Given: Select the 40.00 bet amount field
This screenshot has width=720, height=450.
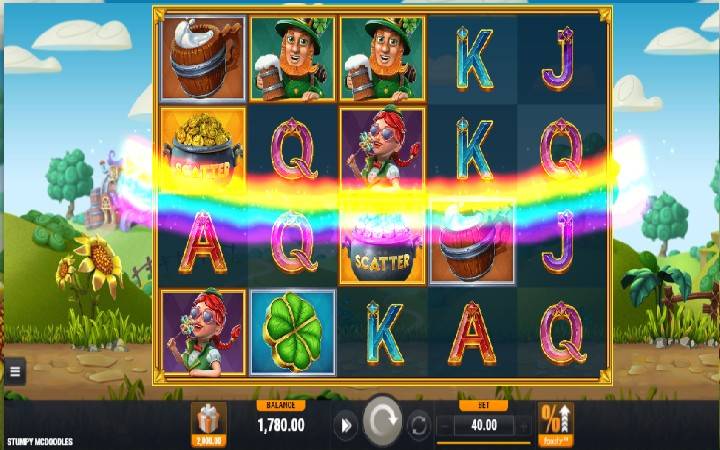Looking at the screenshot, I should [x=483, y=426].
